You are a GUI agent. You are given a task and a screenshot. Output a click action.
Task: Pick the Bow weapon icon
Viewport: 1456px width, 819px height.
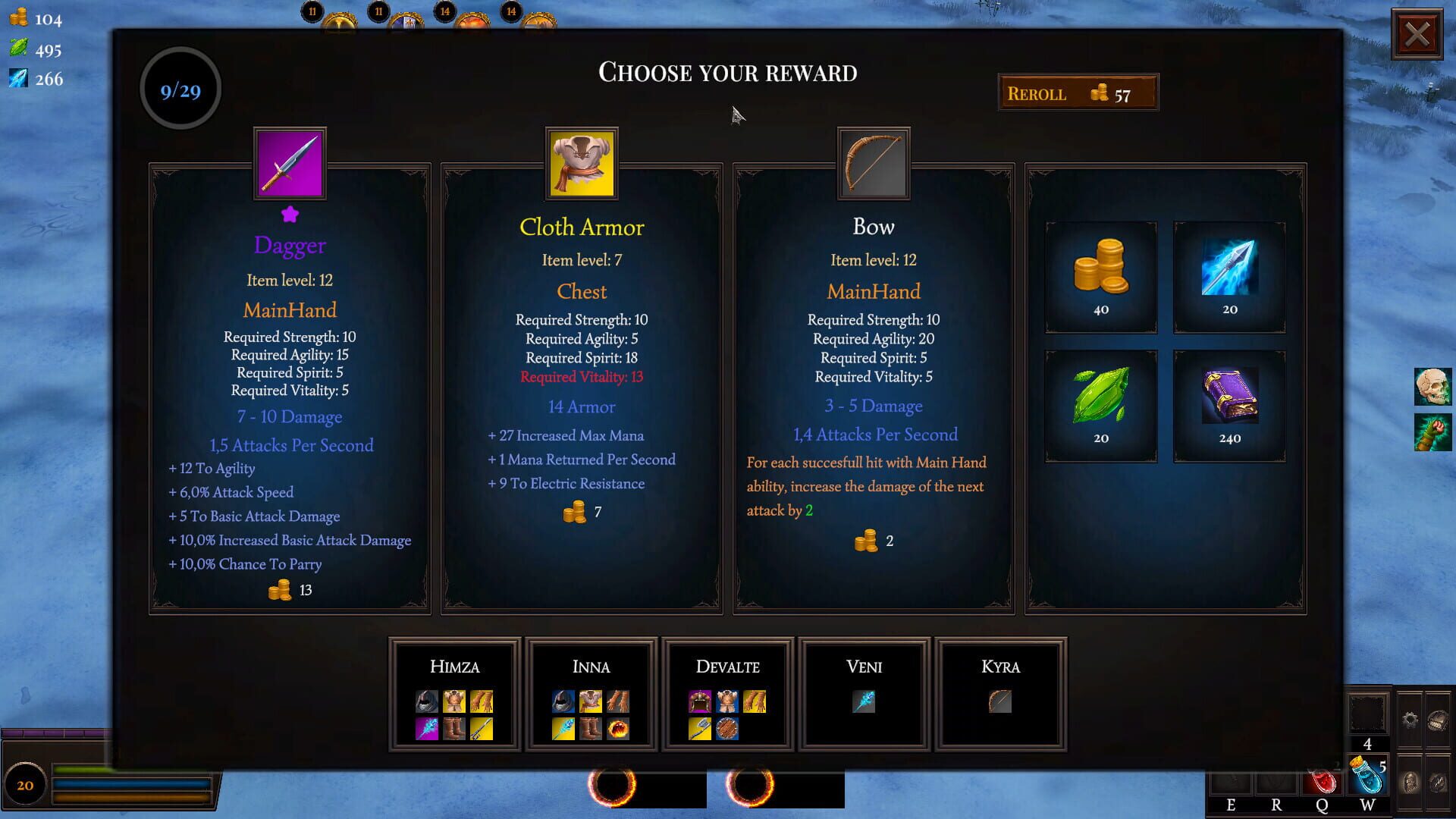[873, 163]
